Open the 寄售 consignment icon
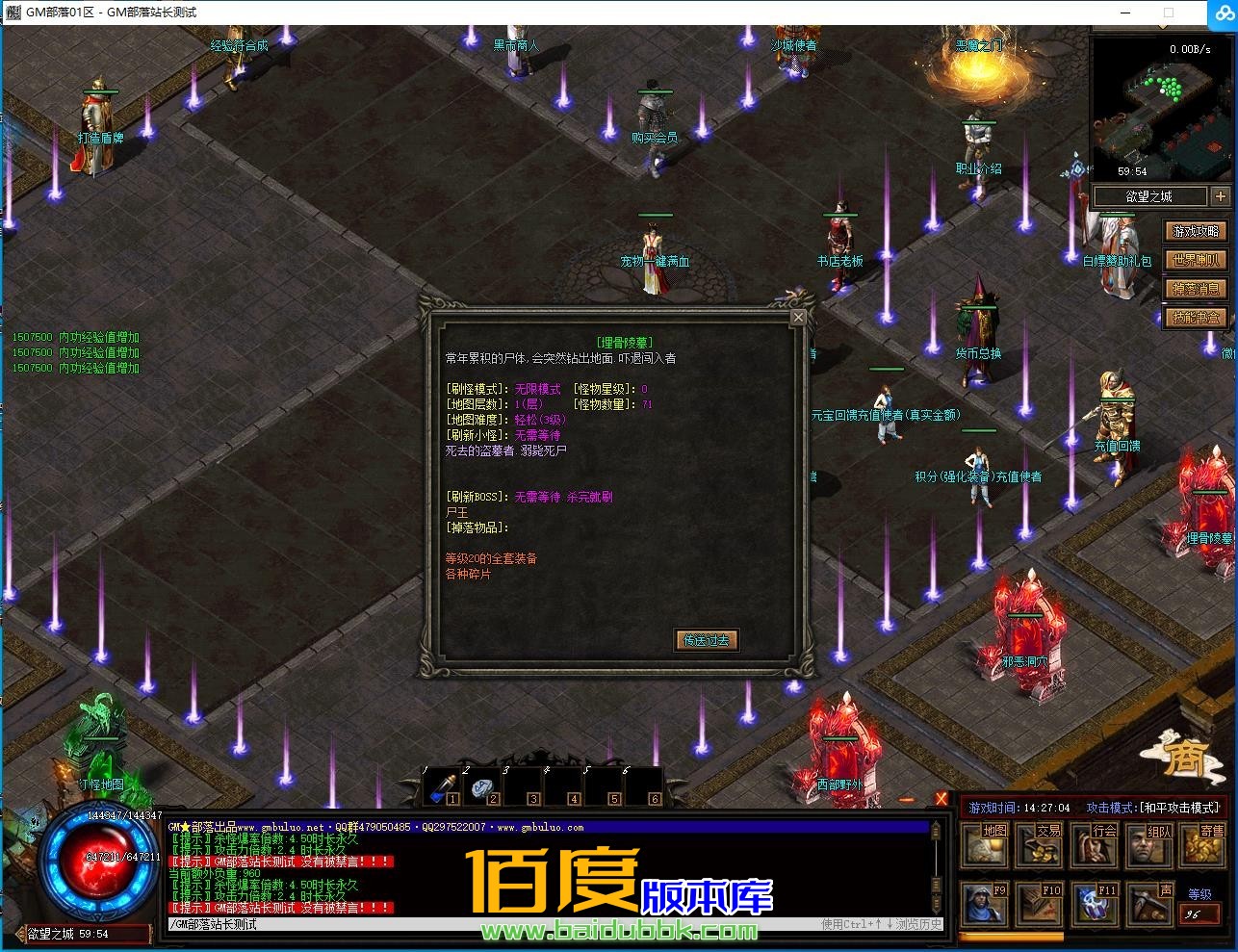Image resolution: width=1238 pixels, height=952 pixels. click(1201, 845)
